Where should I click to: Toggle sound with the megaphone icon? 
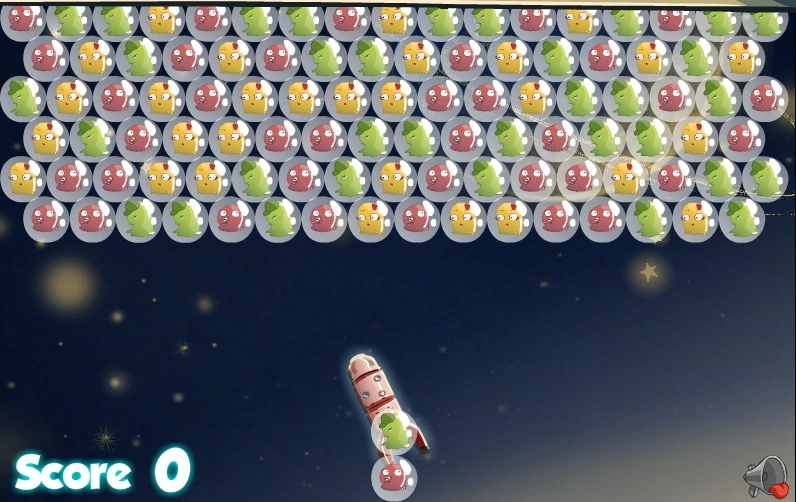pos(765,476)
